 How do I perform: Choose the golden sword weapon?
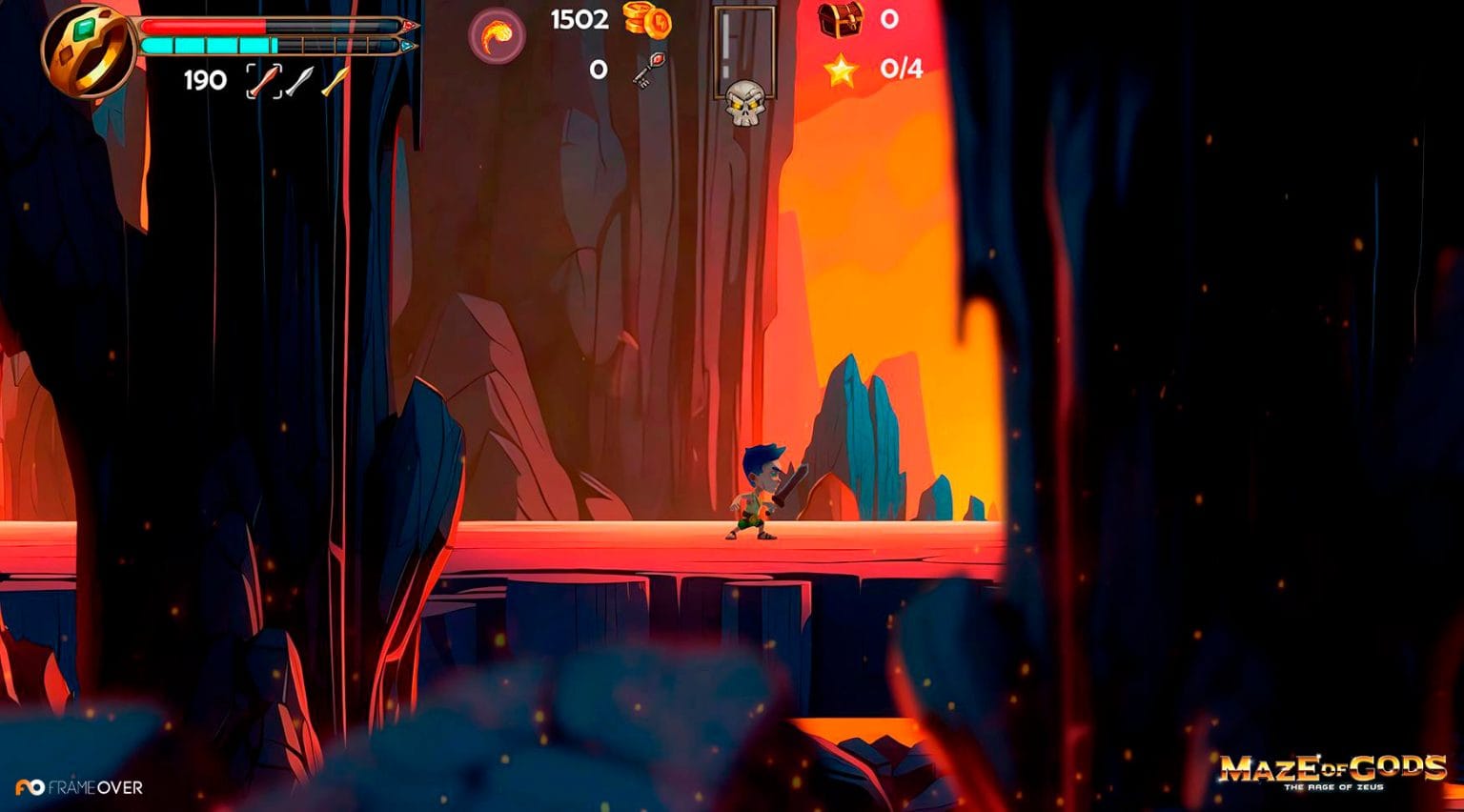(x=335, y=81)
